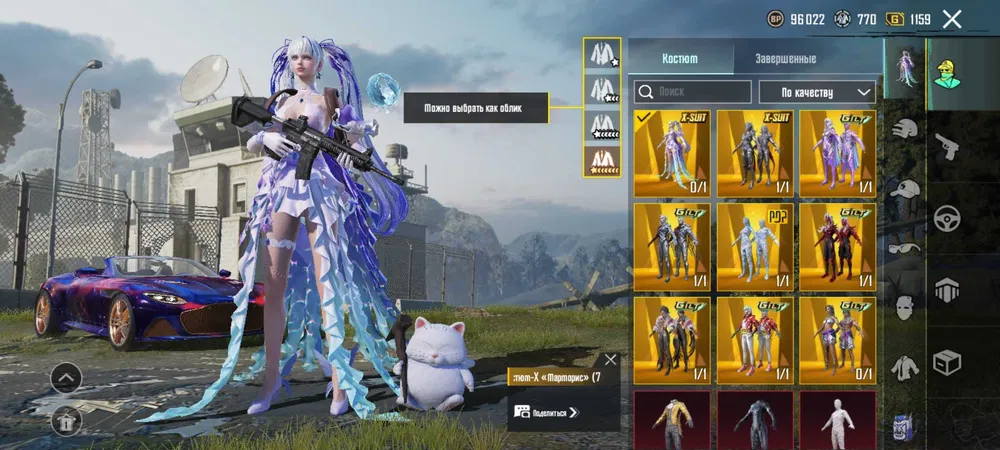Select the checked X-Suit jellyfish costume
Image resolution: width=1000 pixels, height=450 pixels.
(670, 153)
